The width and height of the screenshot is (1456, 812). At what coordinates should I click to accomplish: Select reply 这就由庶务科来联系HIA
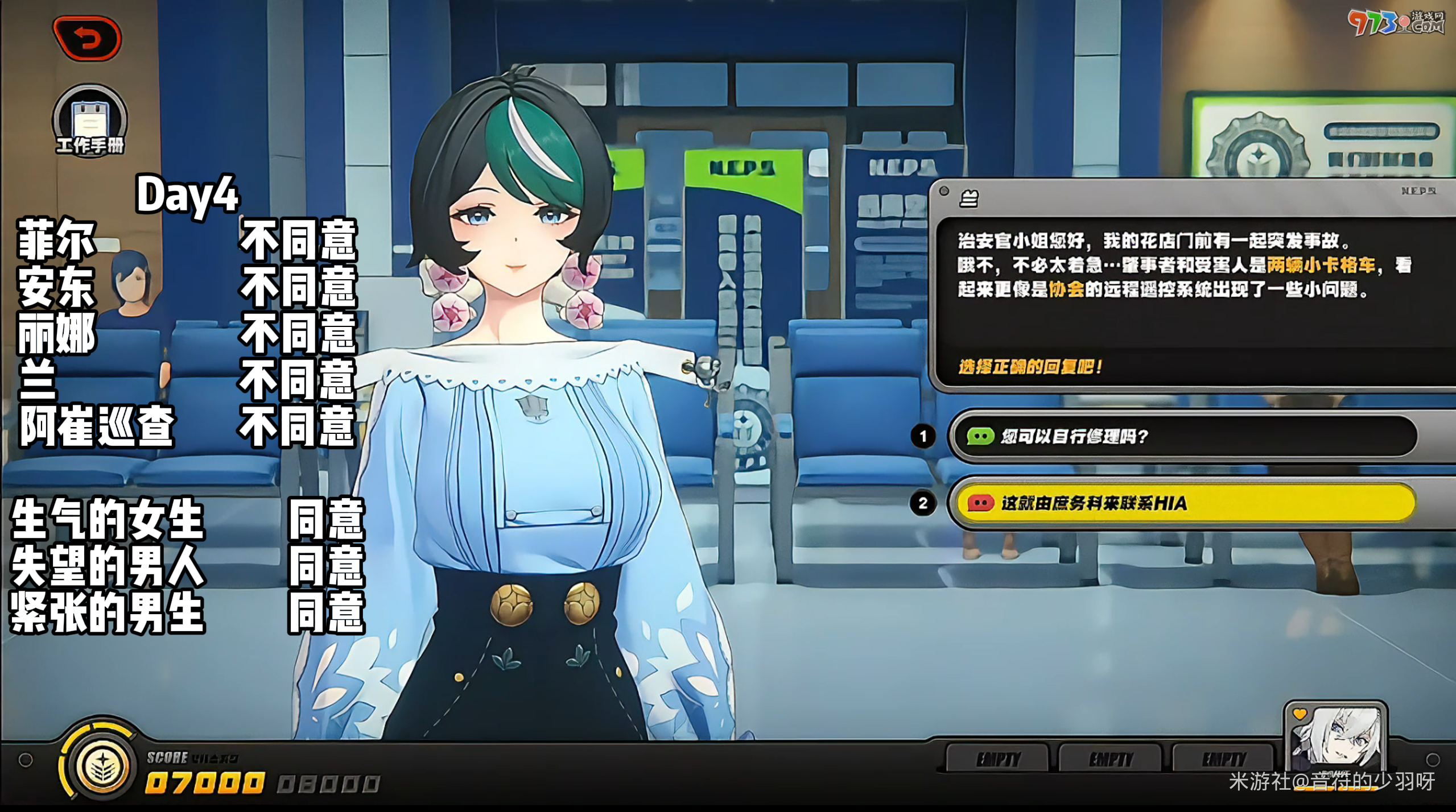(1183, 503)
